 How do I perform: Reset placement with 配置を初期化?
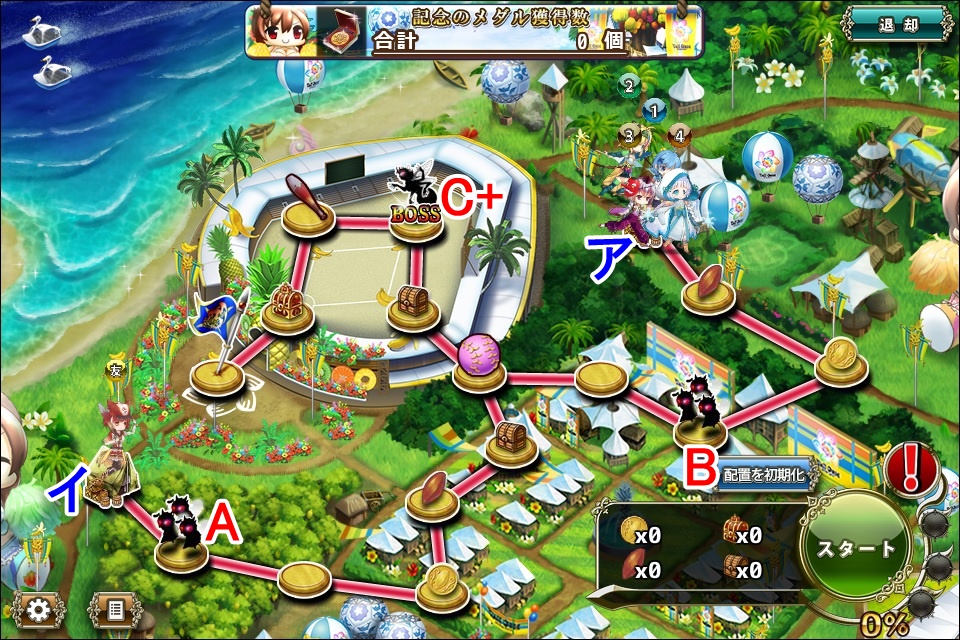coord(764,476)
